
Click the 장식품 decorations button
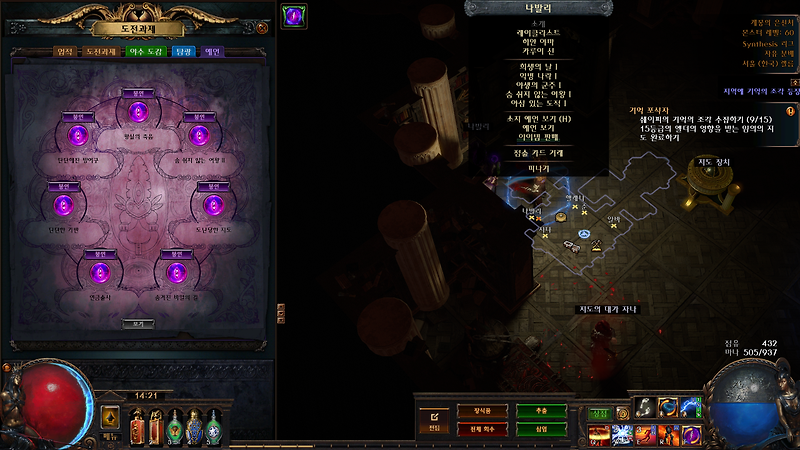(473, 411)
